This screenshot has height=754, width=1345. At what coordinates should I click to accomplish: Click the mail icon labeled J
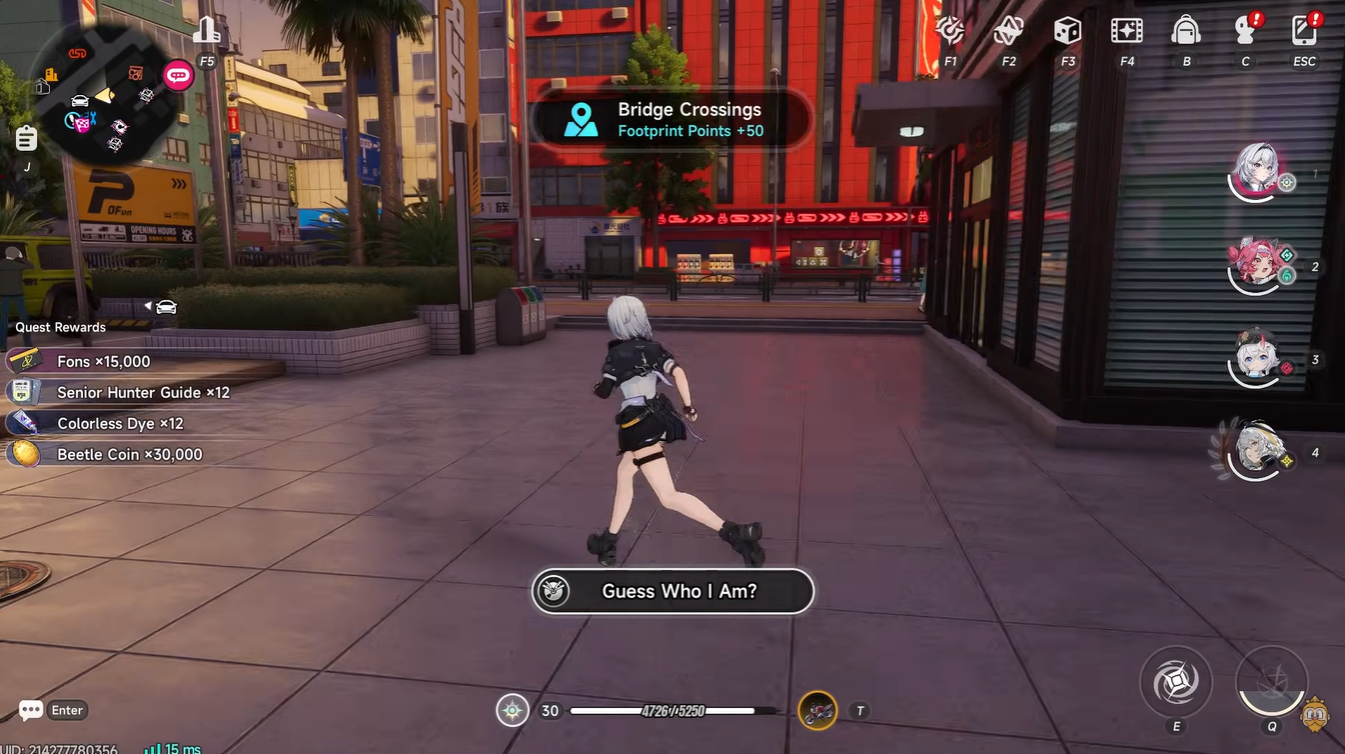point(25,138)
